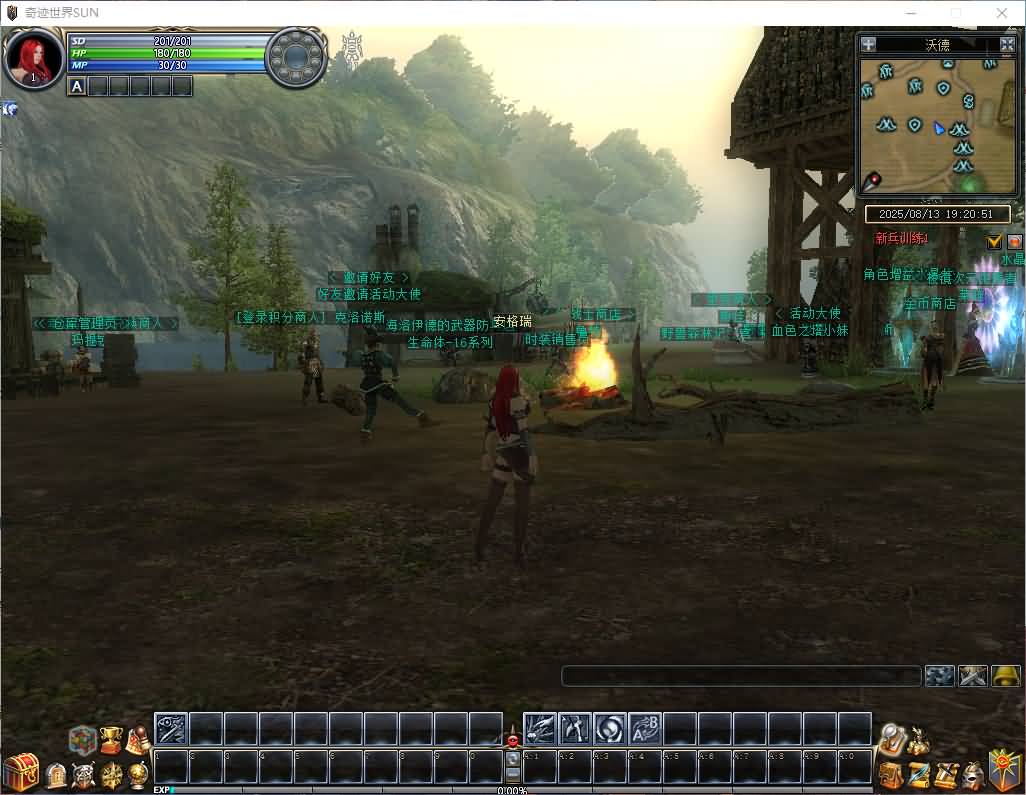Screen dimensions: 1026x795
Task: Select the 'A' slot under the status bars
Action: tap(77, 86)
